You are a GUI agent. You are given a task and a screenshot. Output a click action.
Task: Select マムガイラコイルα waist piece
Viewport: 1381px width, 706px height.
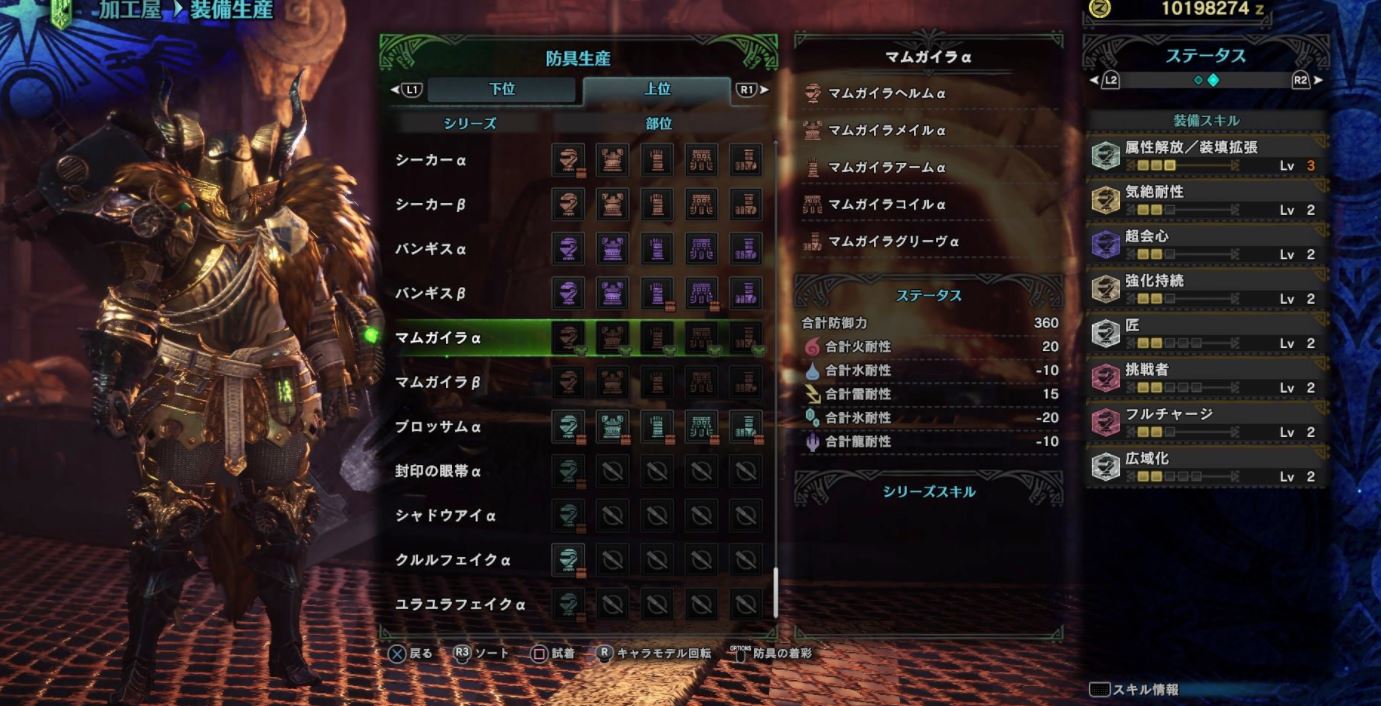coord(886,204)
